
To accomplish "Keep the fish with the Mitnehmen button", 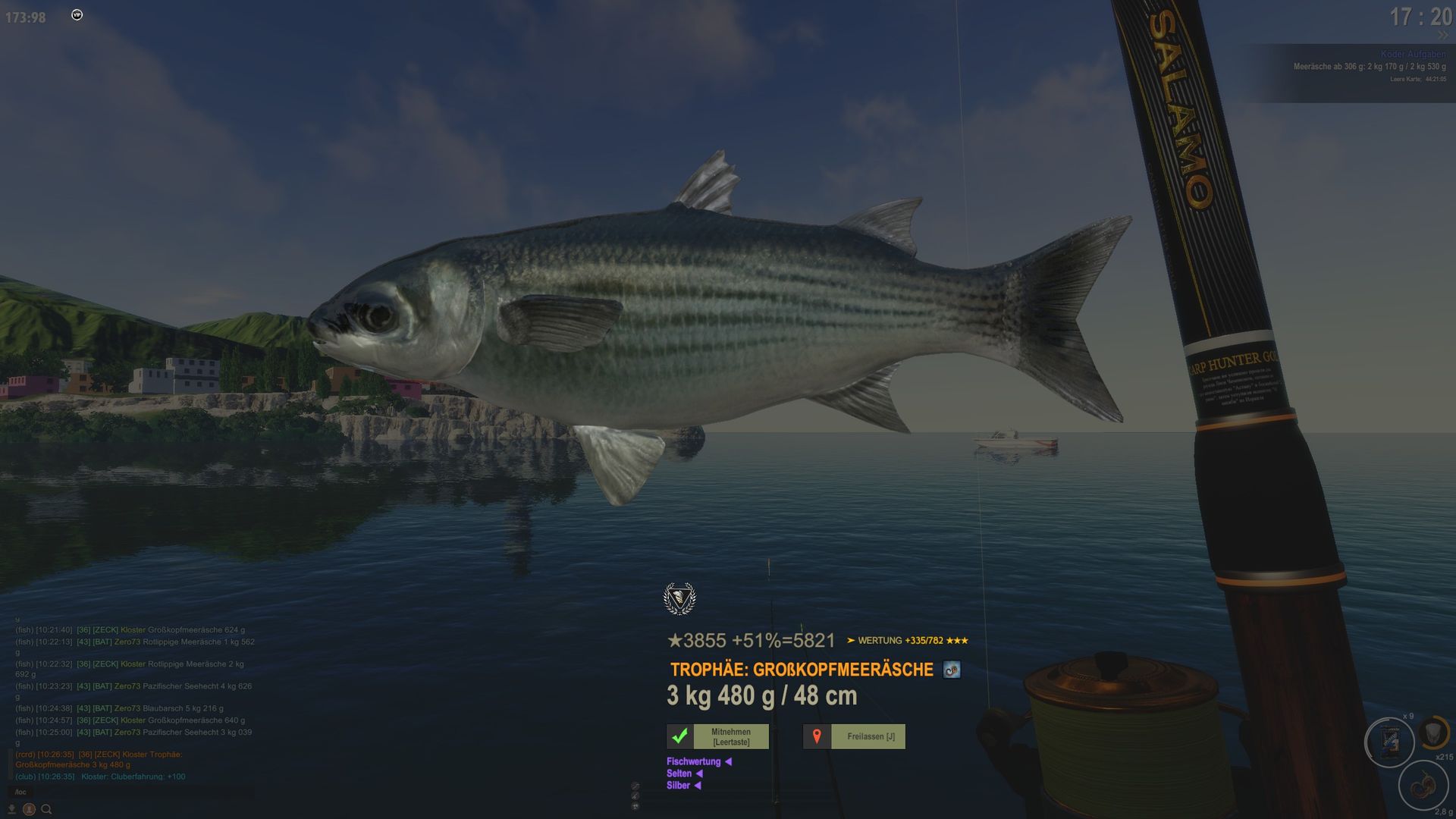I will [717, 736].
